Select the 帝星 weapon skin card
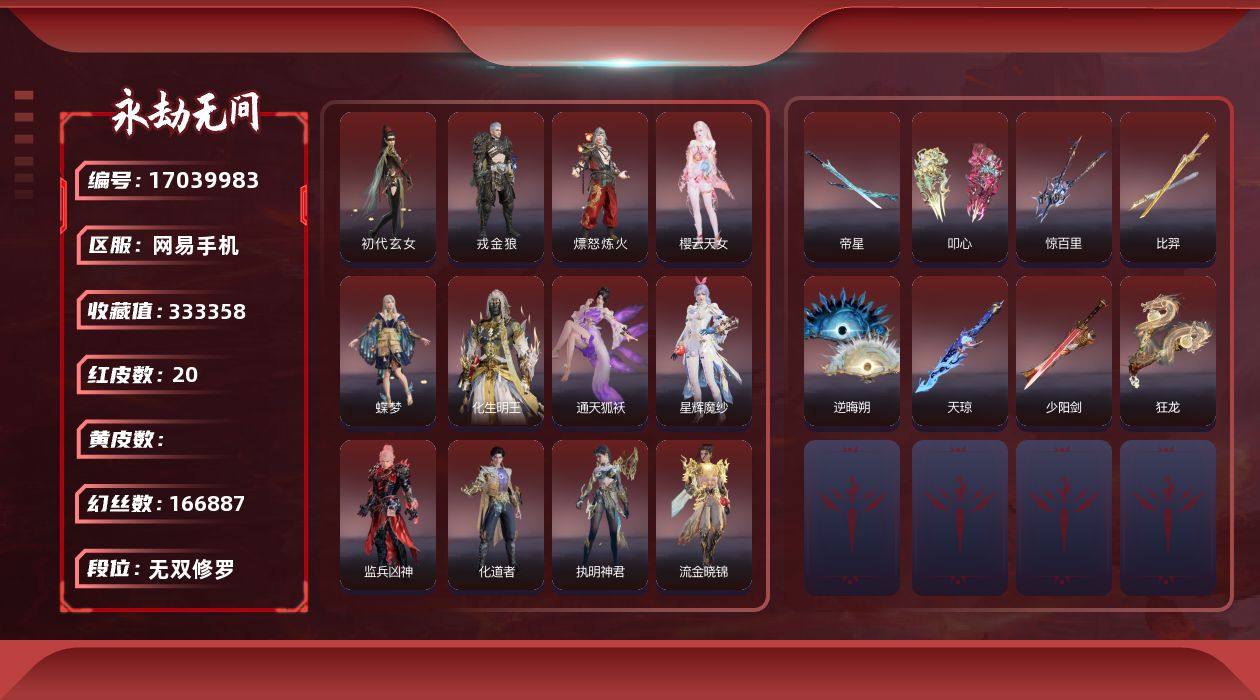Image resolution: width=1260 pixels, height=700 pixels. tap(852, 187)
